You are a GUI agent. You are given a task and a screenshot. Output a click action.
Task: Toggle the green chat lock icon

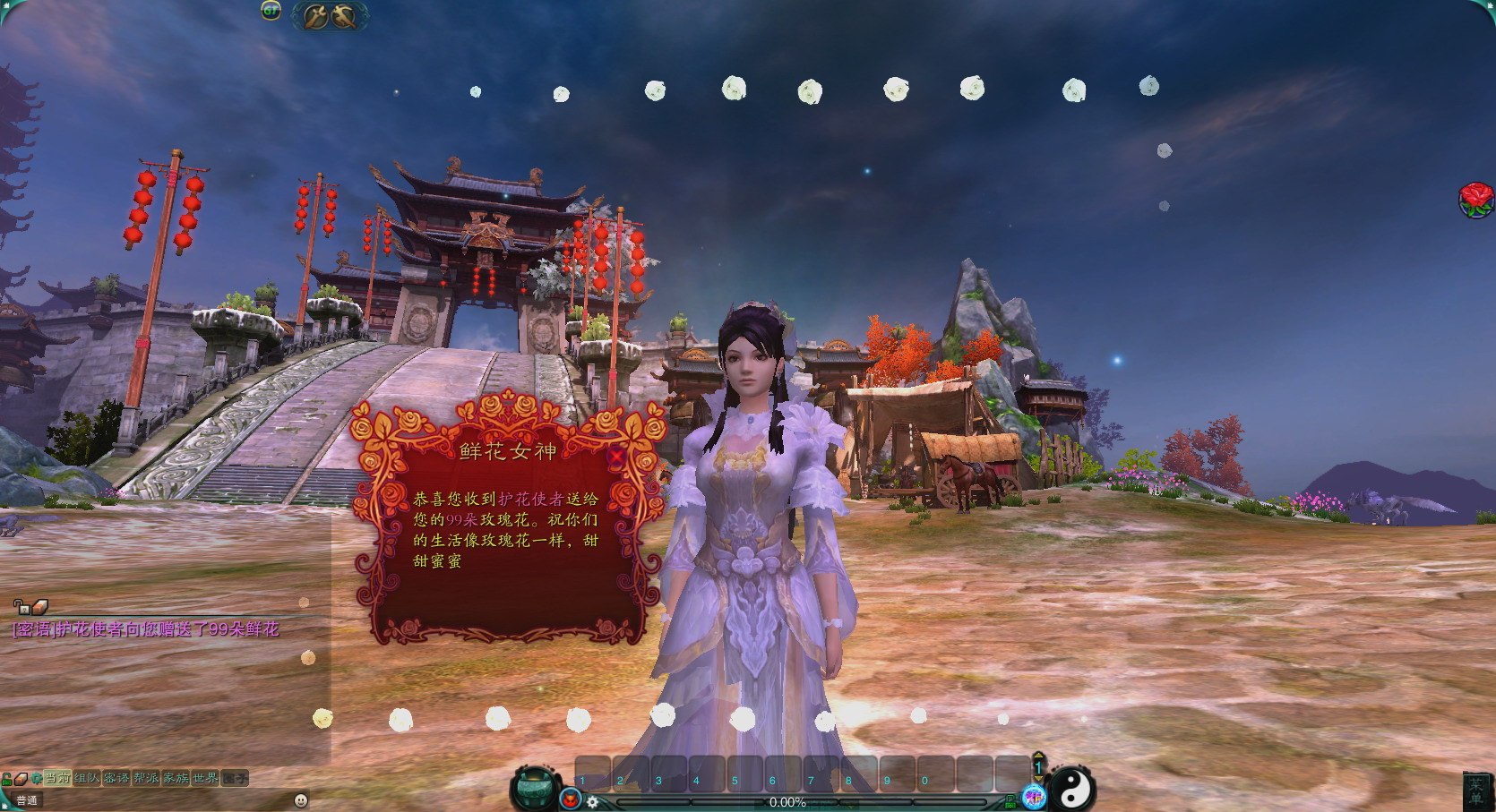pyautogui.click(x=7, y=779)
